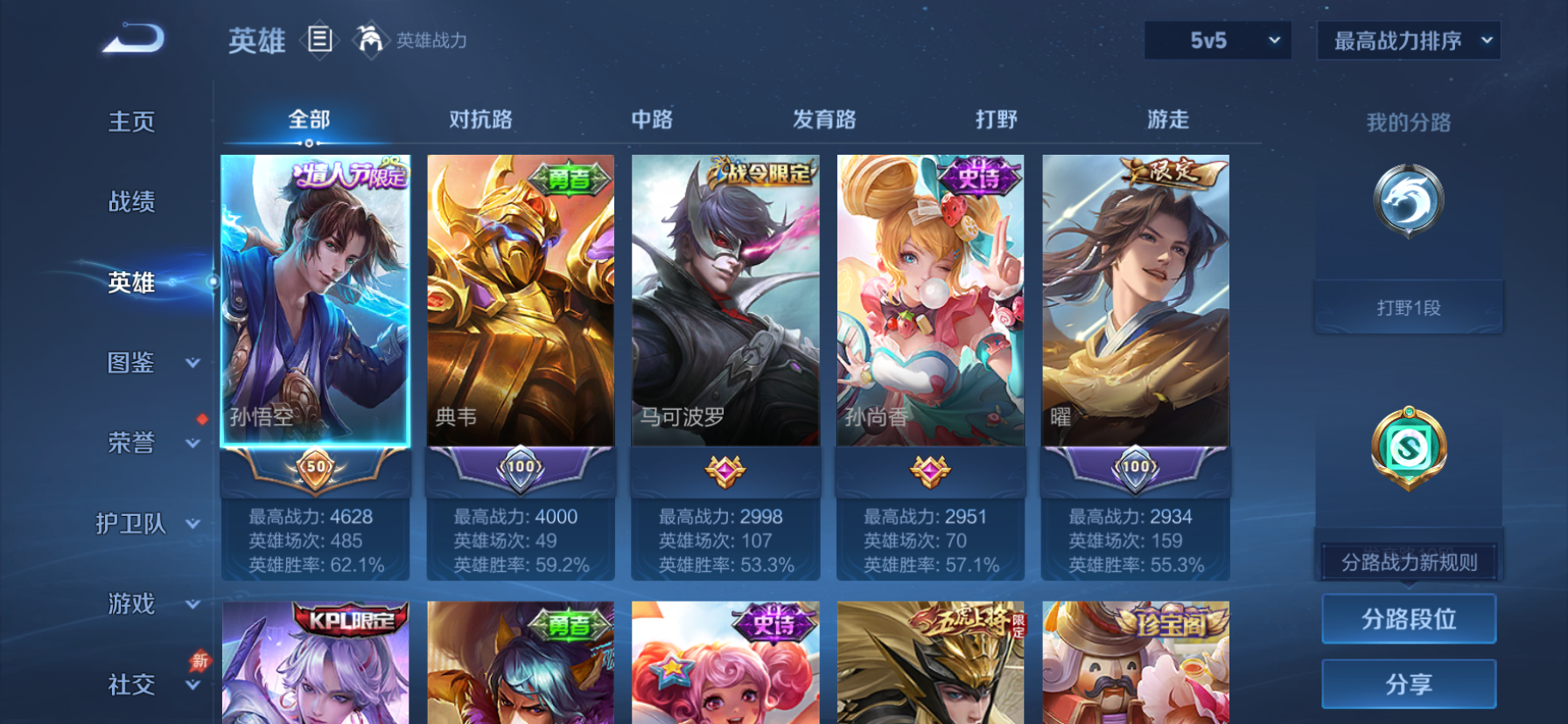1568x724 pixels.
Task: Click Marco Polo's pink mastery crown badge
Action: [725, 470]
